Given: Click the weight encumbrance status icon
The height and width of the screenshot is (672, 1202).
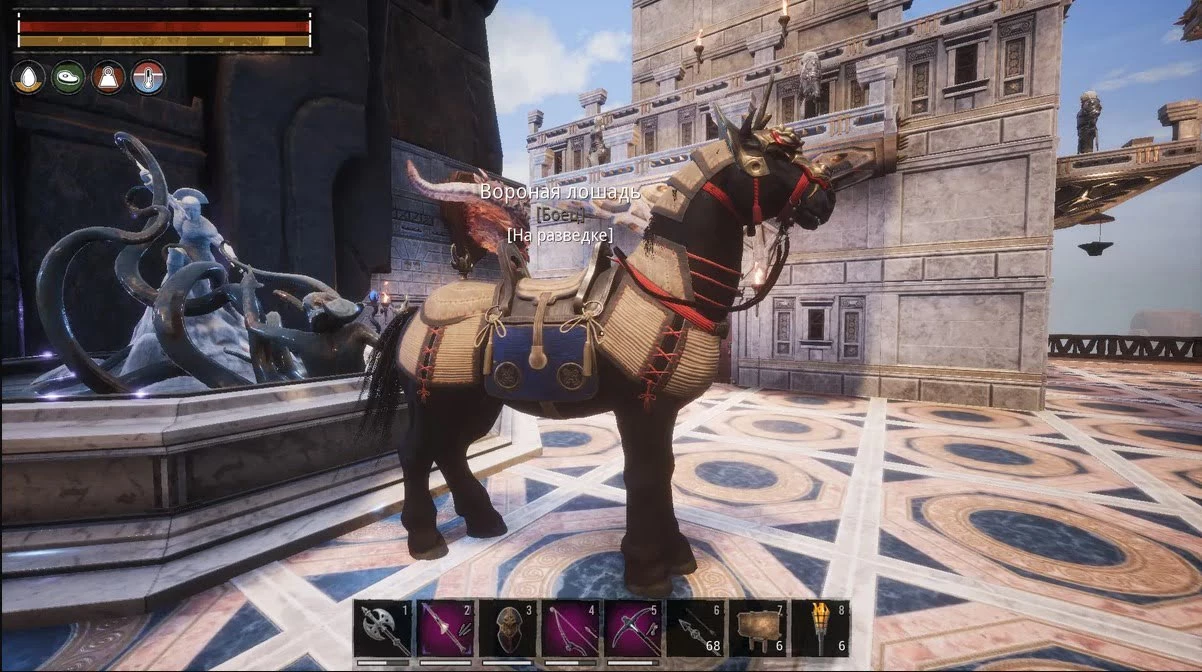Looking at the screenshot, I should click(x=108, y=77).
